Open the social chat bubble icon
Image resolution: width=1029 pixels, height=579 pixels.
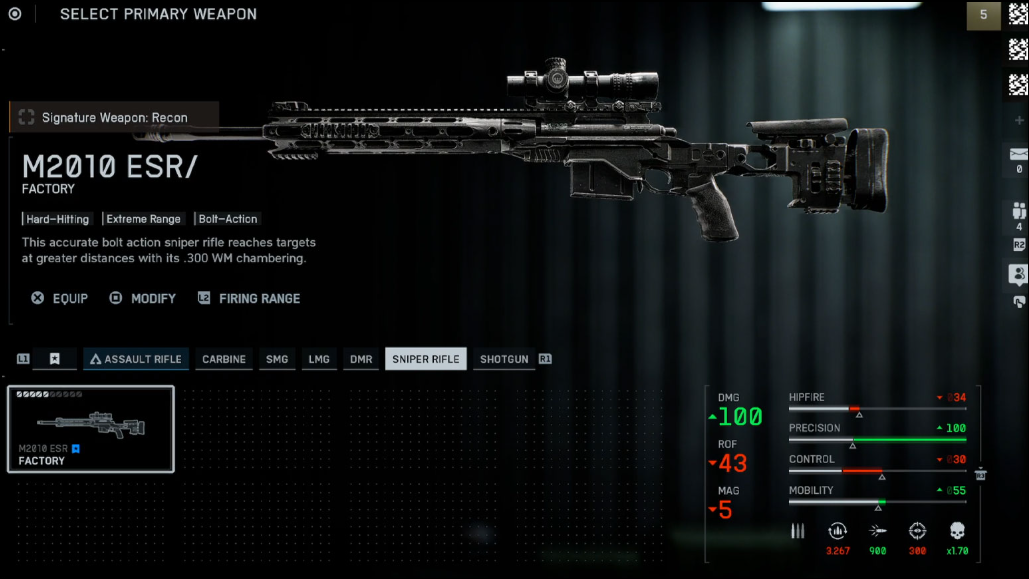(1018, 273)
